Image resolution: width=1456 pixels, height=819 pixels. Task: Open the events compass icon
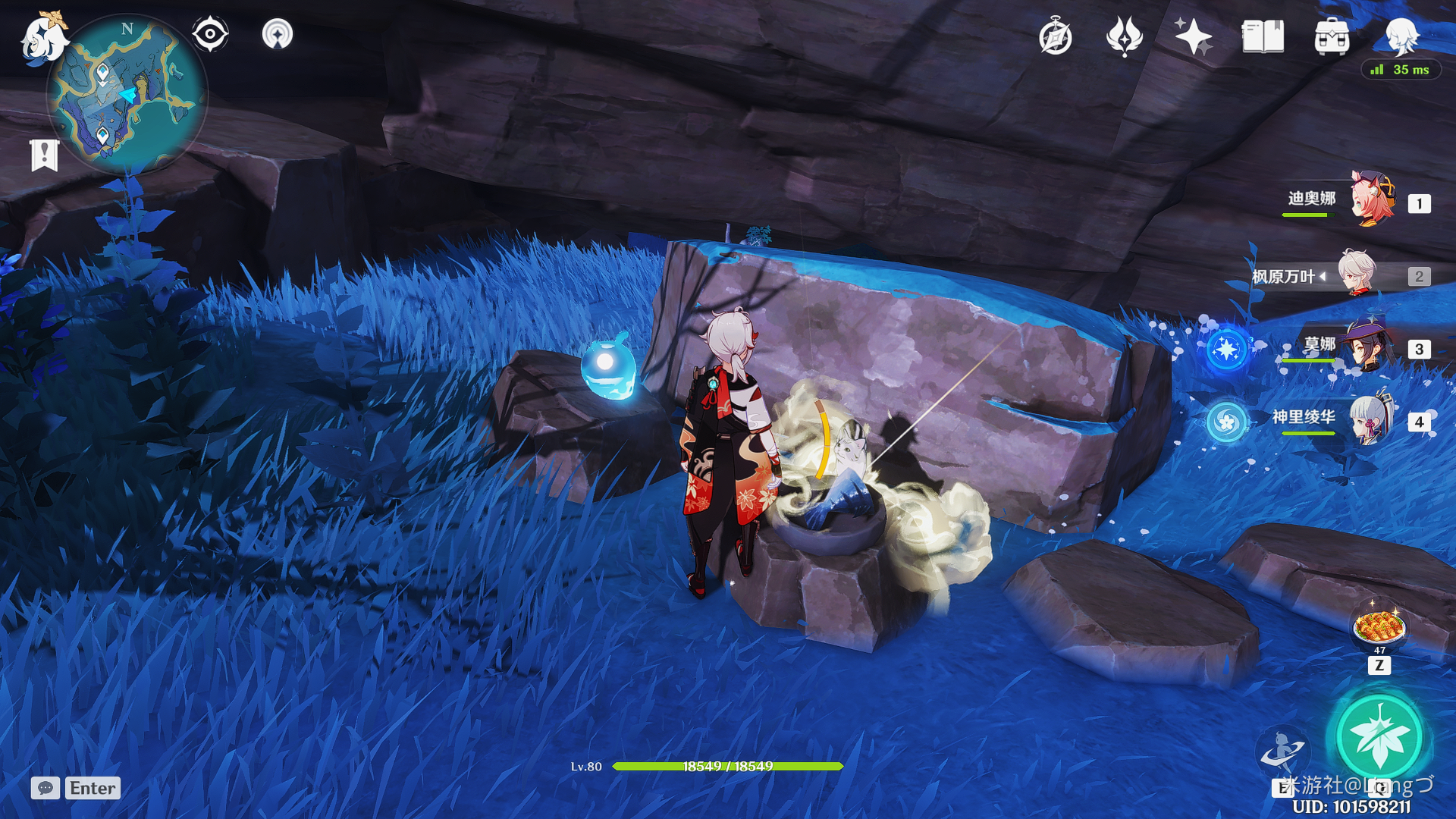point(1055,37)
